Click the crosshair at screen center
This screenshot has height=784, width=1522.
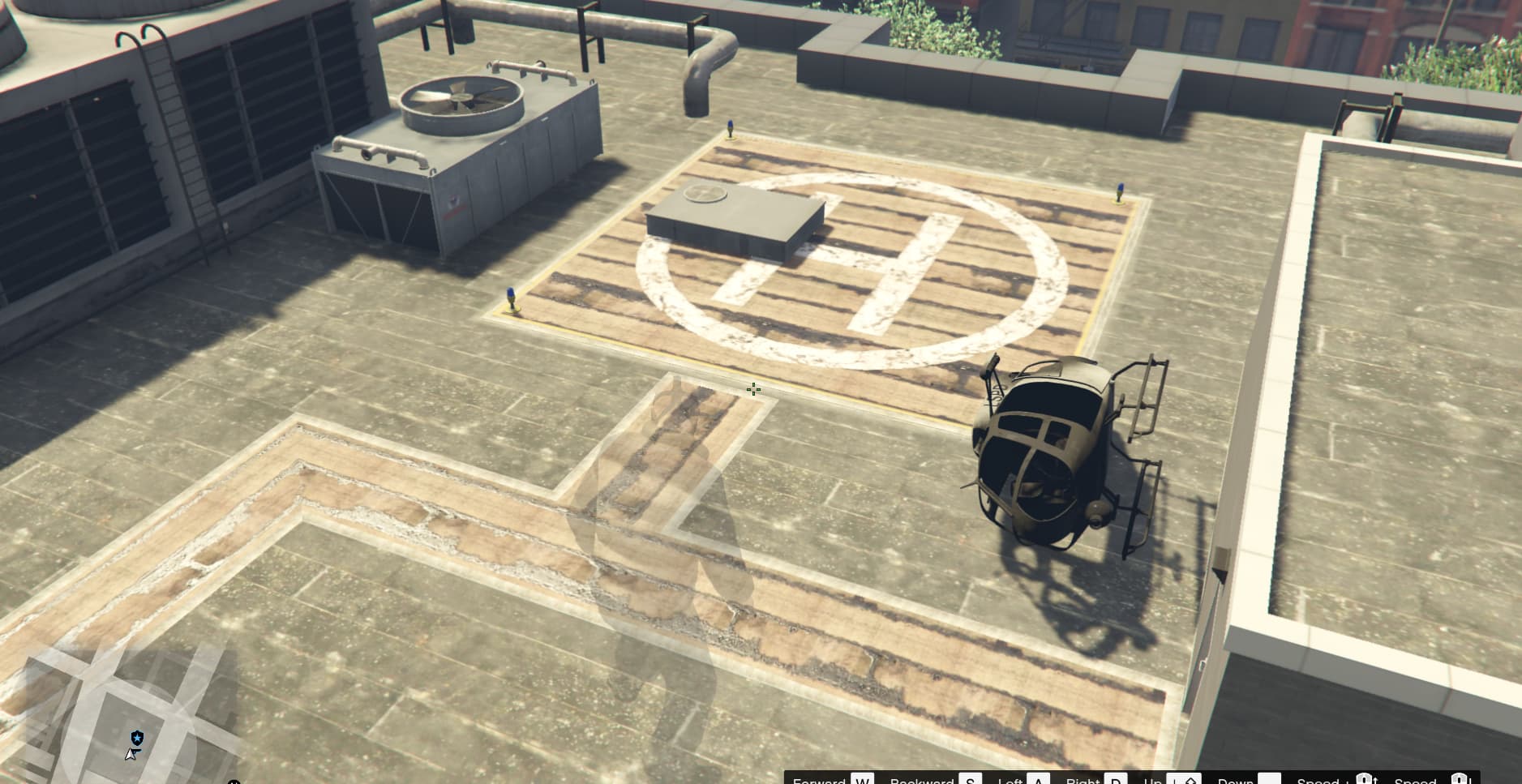pyautogui.click(x=753, y=390)
